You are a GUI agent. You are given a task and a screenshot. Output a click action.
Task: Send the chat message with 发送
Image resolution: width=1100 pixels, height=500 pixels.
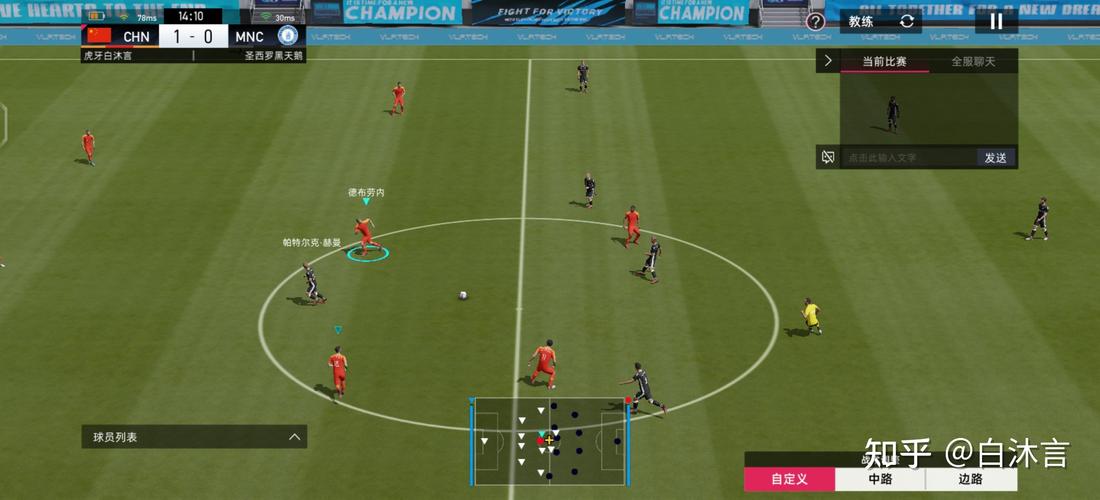[996, 157]
